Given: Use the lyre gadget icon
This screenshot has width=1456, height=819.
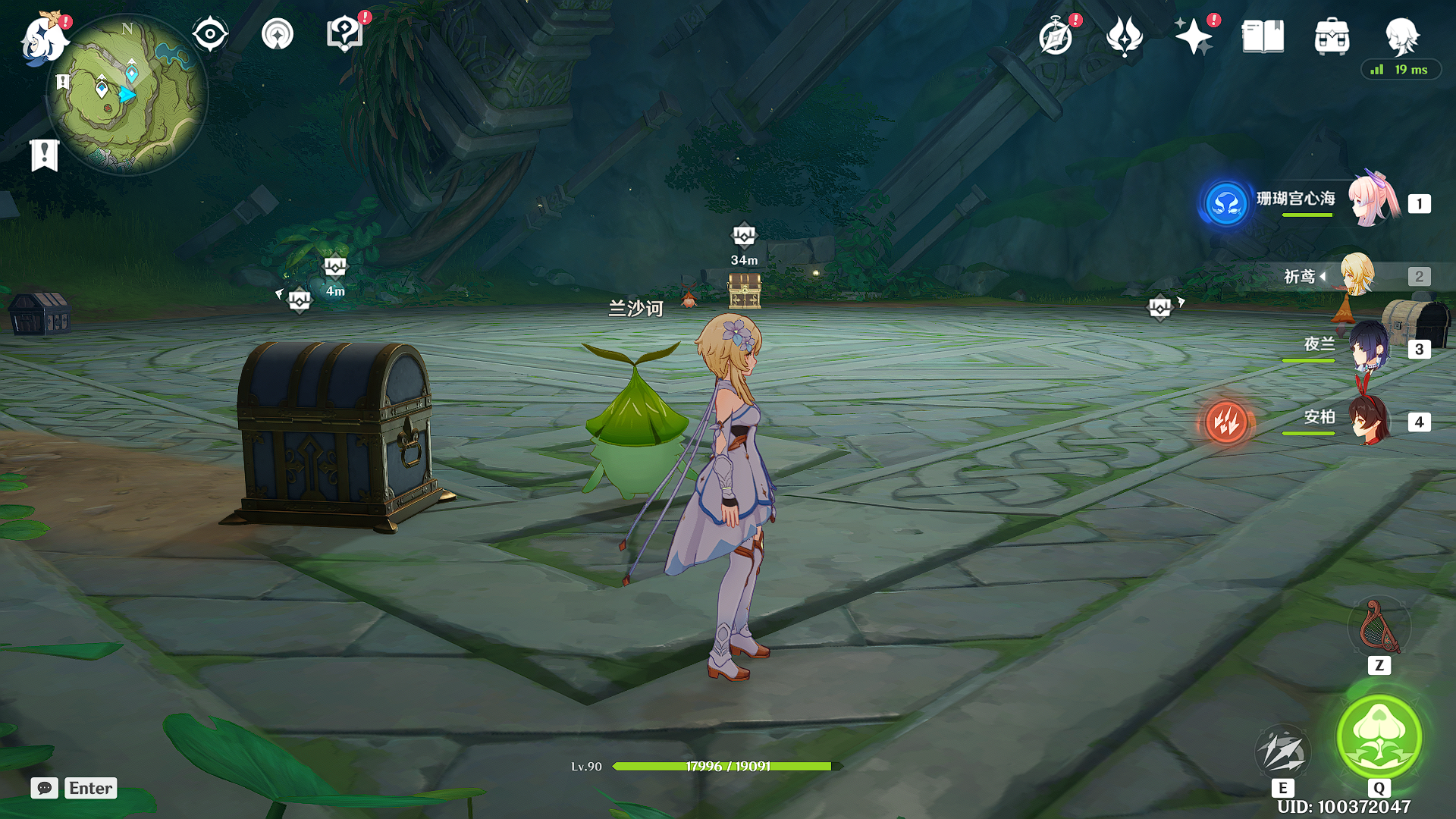Looking at the screenshot, I should click(x=1379, y=626).
